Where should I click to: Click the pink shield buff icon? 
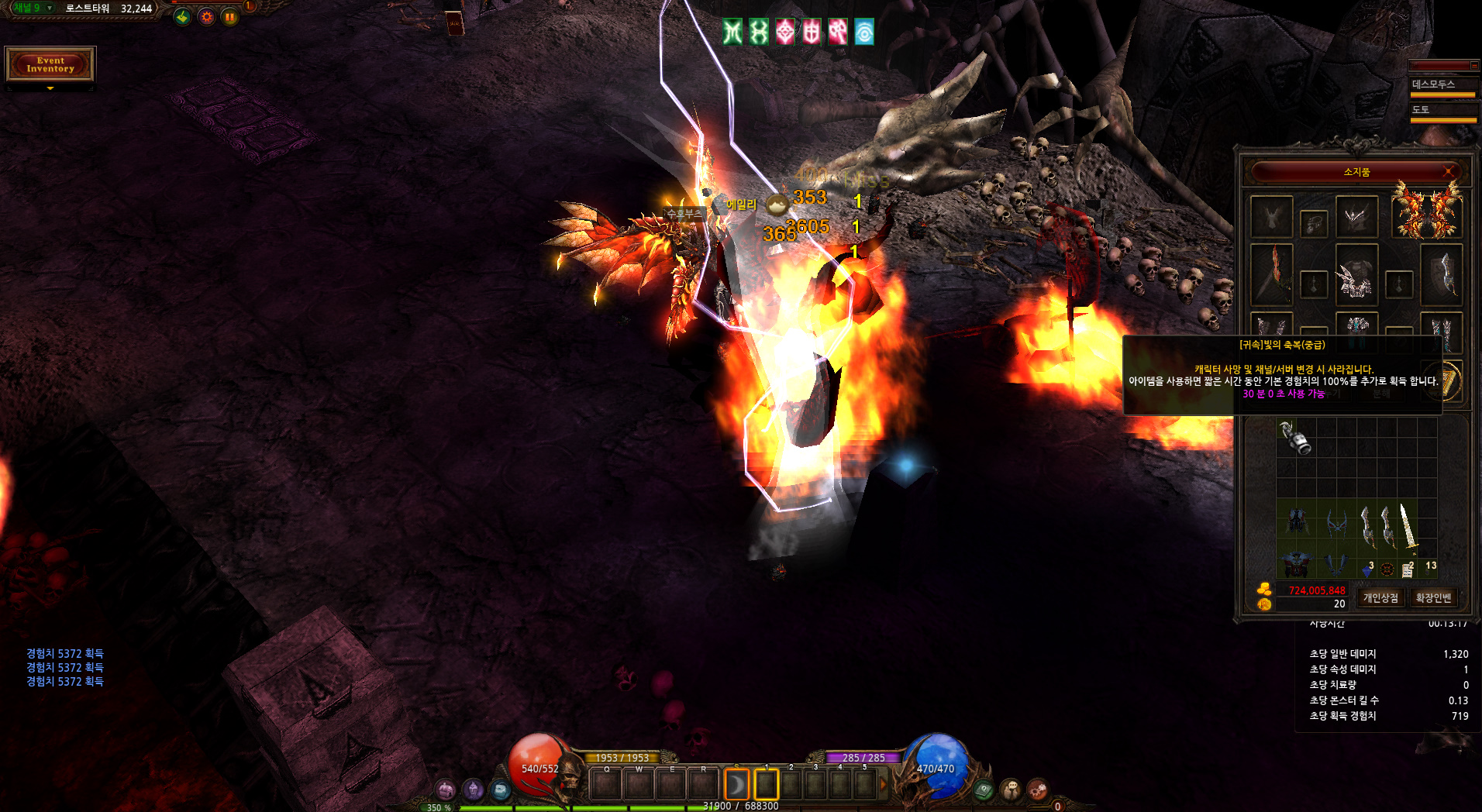coord(811,32)
